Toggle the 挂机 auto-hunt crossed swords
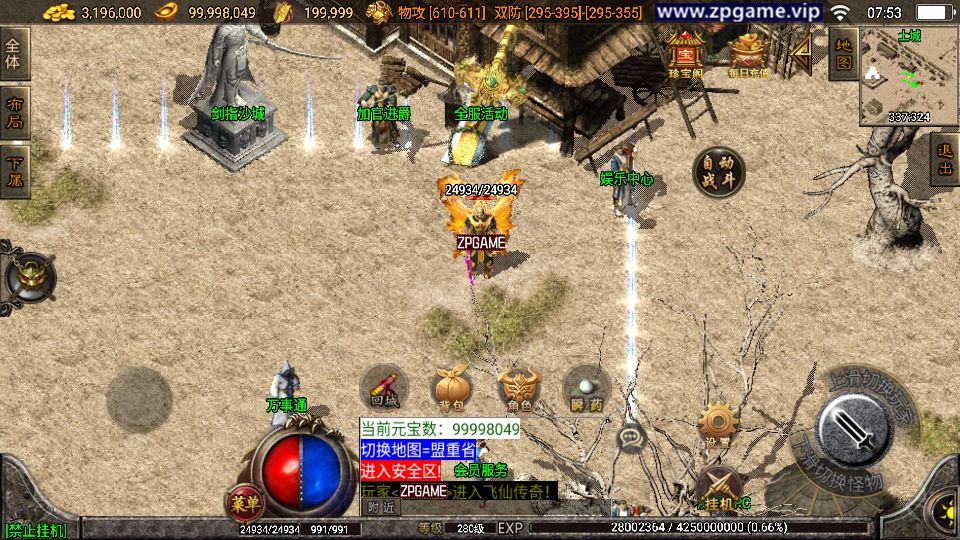The image size is (960, 540). coord(719,488)
